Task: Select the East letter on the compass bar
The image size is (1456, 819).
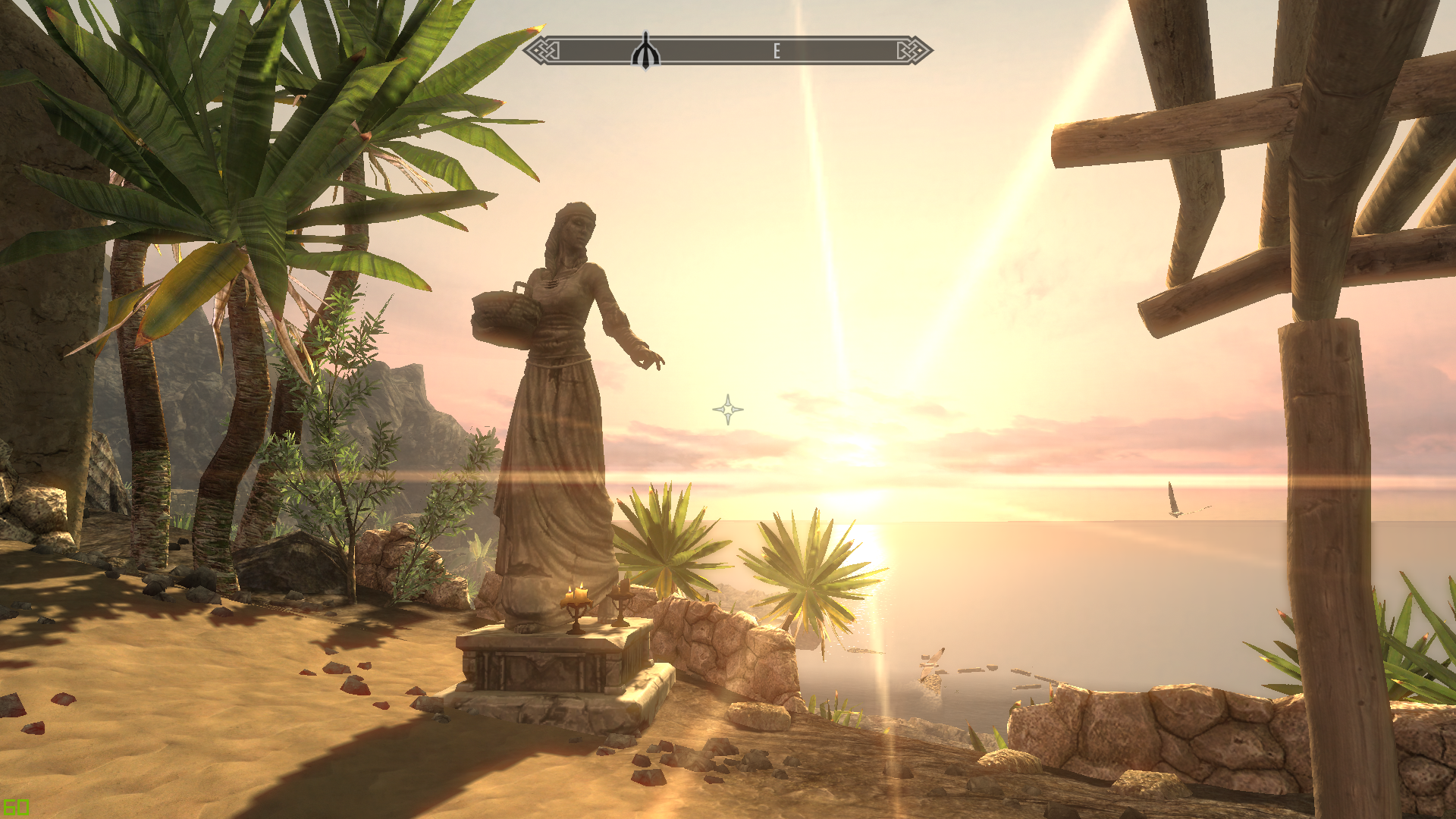Action: click(x=777, y=51)
